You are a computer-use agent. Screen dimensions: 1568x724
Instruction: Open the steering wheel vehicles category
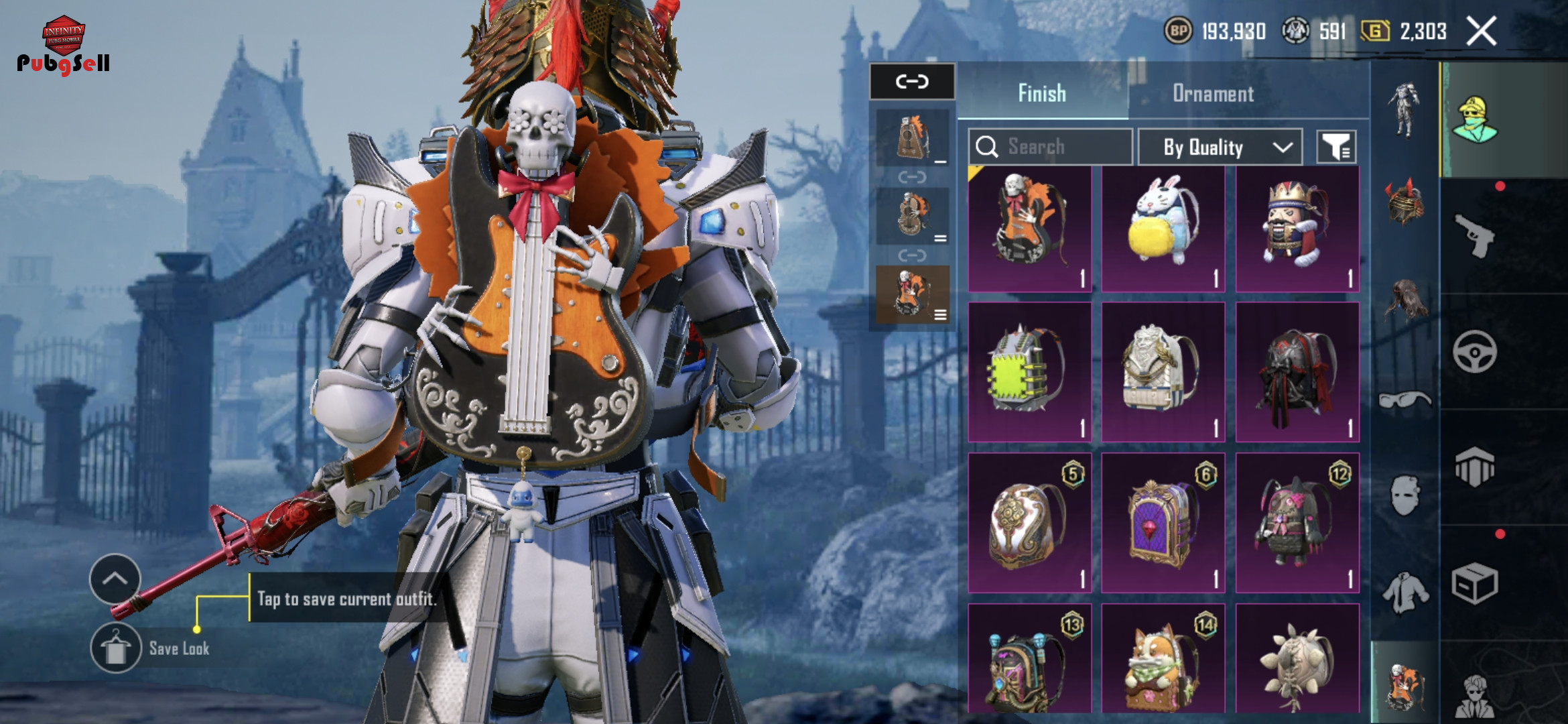click(x=1474, y=351)
